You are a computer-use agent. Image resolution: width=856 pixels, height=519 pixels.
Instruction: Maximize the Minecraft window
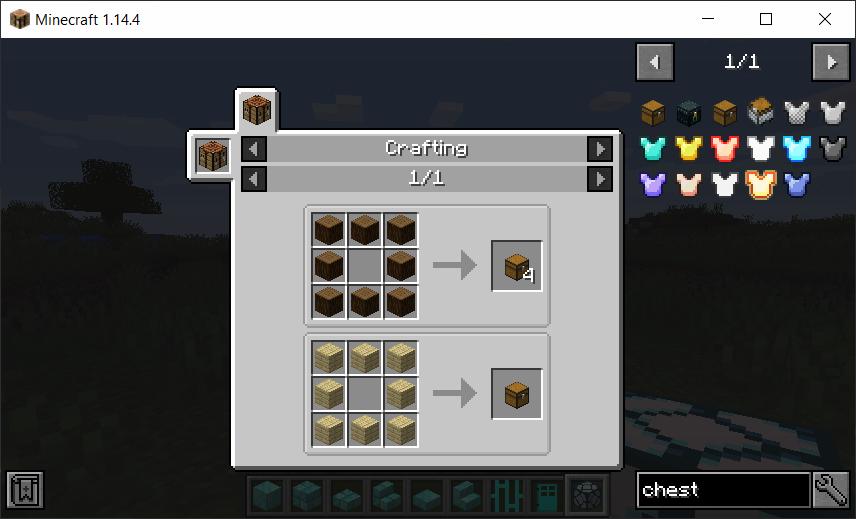pos(766,19)
